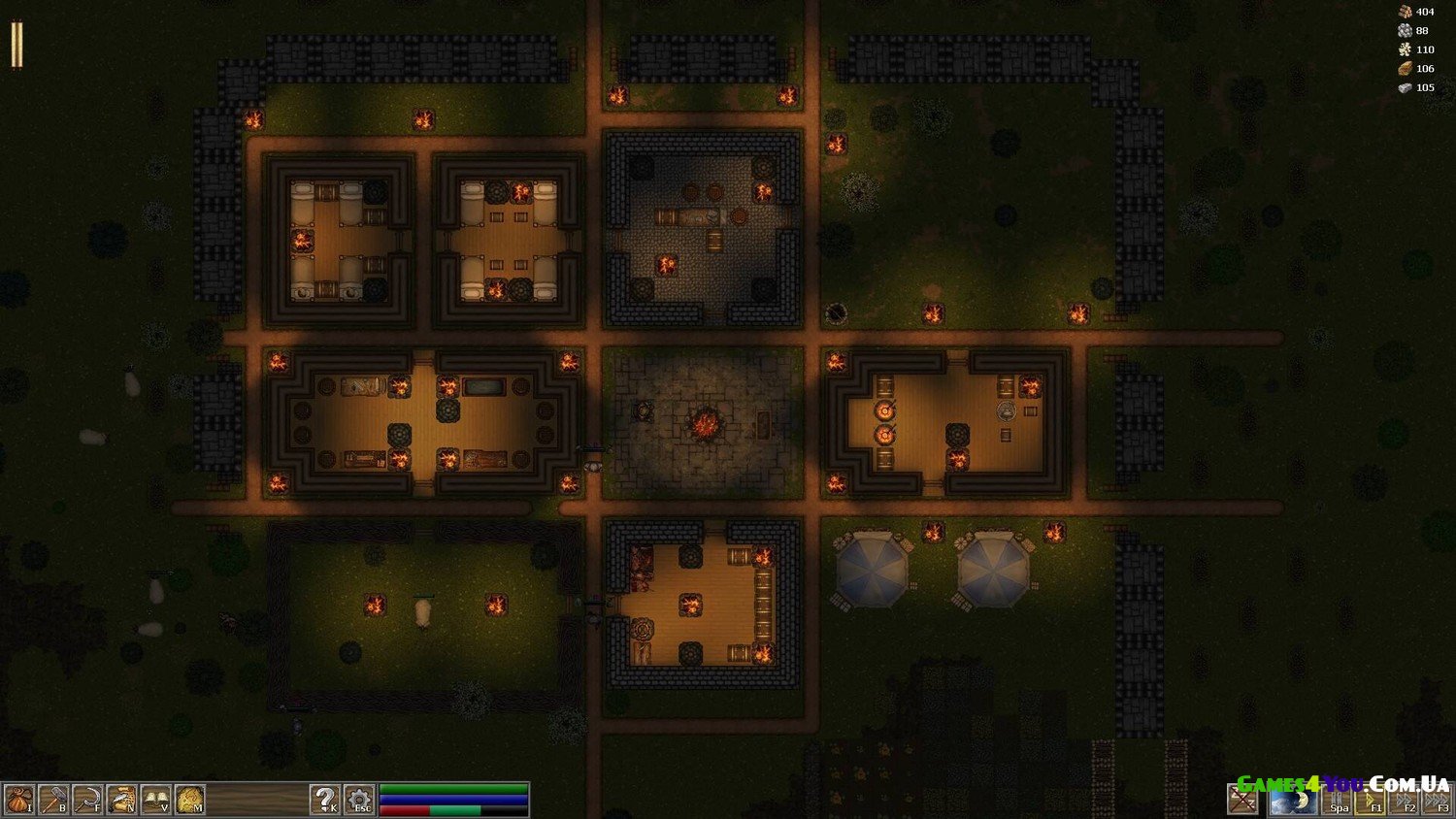Image resolution: width=1456 pixels, height=819 pixels.
Task: Open the question mark help
Action: pos(324,799)
